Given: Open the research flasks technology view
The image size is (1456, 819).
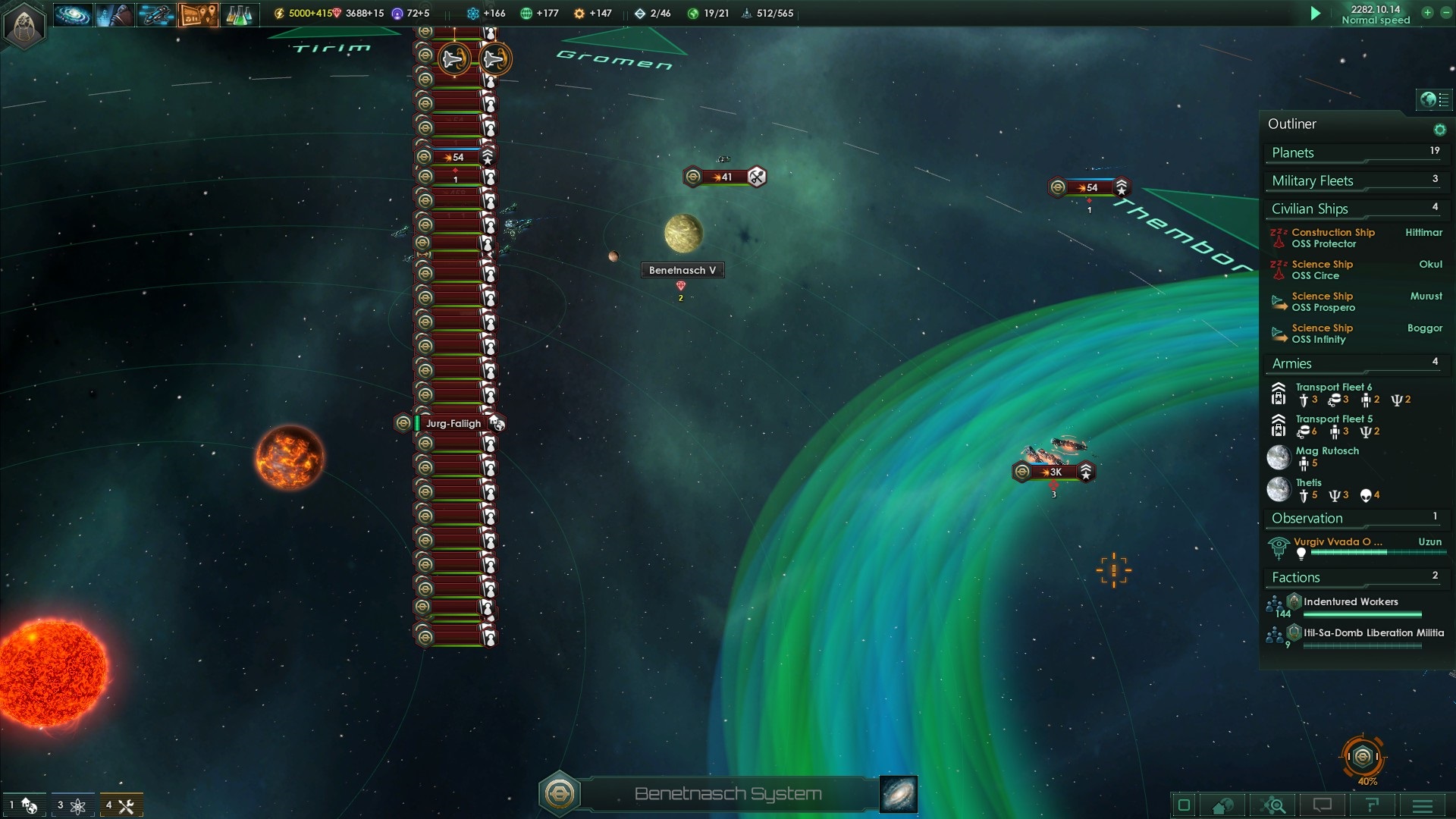Looking at the screenshot, I should (x=238, y=14).
